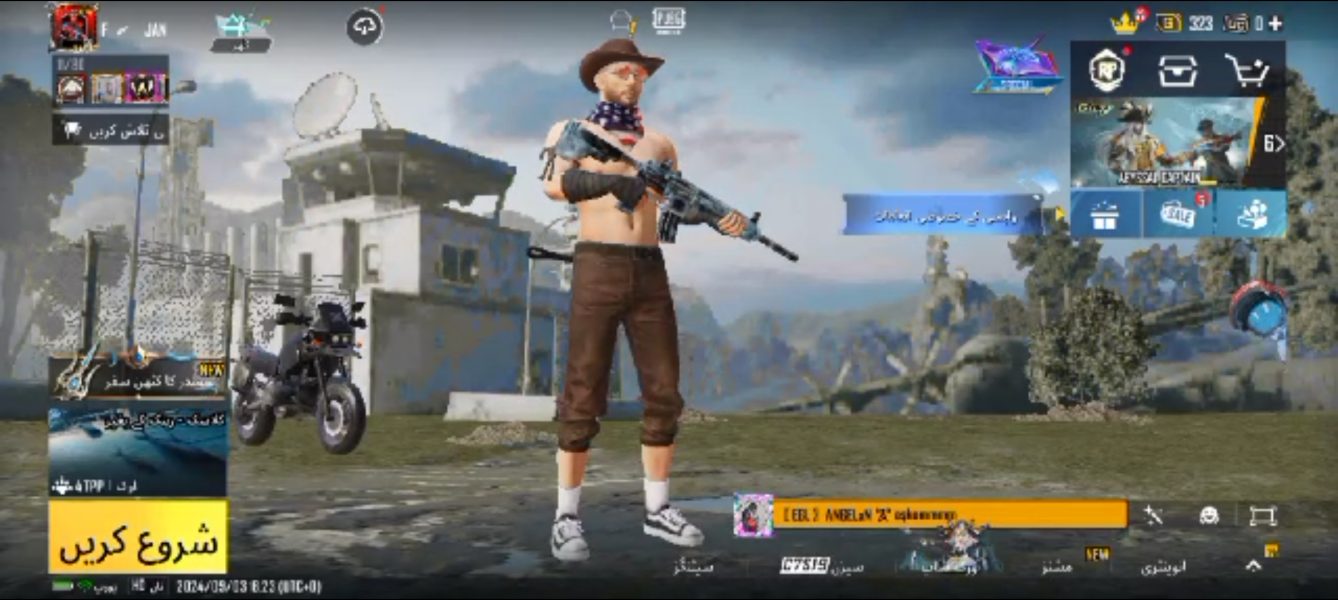
Task: Open the gold crown membership icon
Action: [x=1125, y=22]
